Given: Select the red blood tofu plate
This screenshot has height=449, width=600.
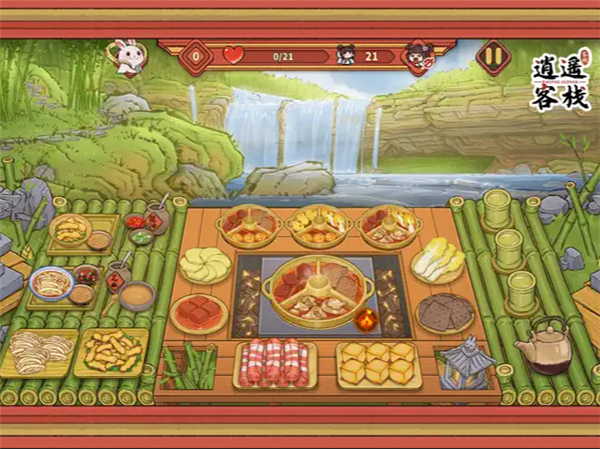Looking at the screenshot, I should click(x=199, y=312).
